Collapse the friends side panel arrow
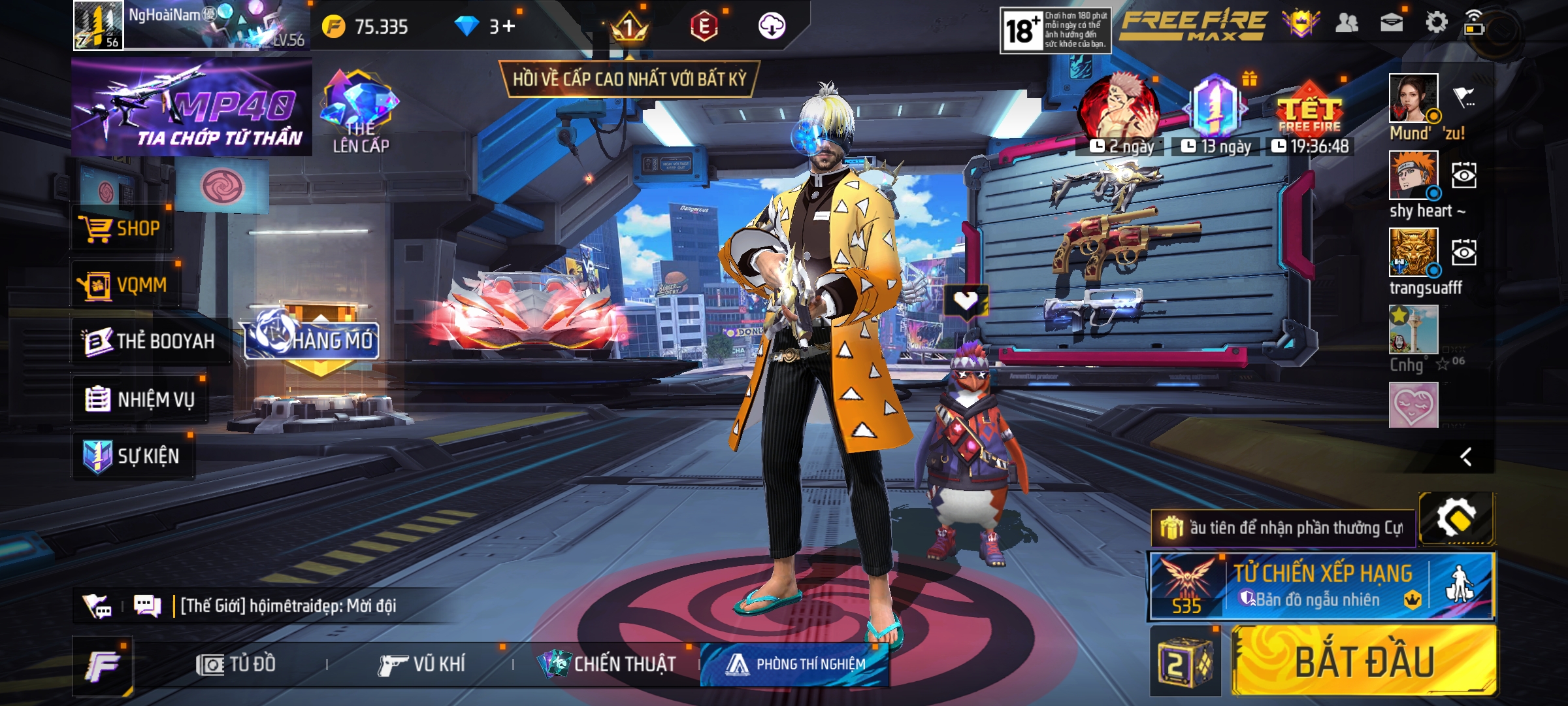The height and width of the screenshot is (706, 1568). 1466,456
